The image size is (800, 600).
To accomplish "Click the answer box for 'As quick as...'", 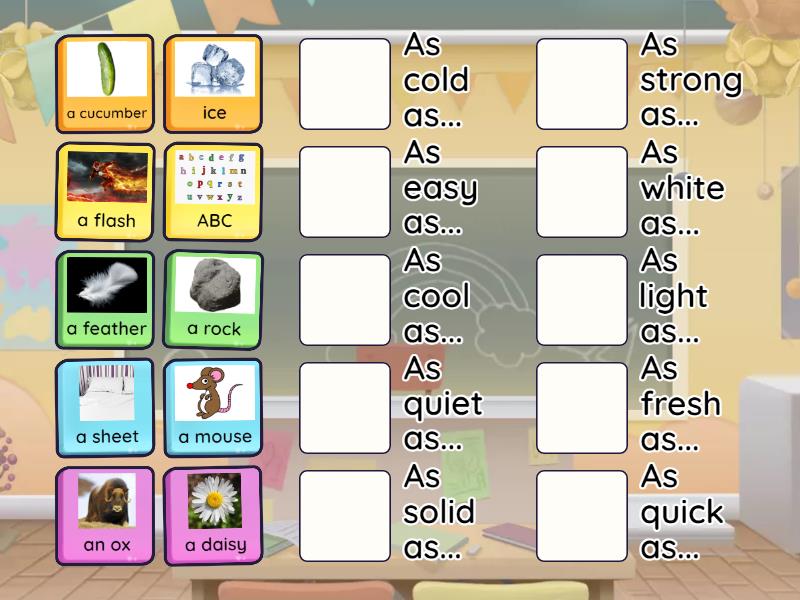I will [x=582, y=516].
